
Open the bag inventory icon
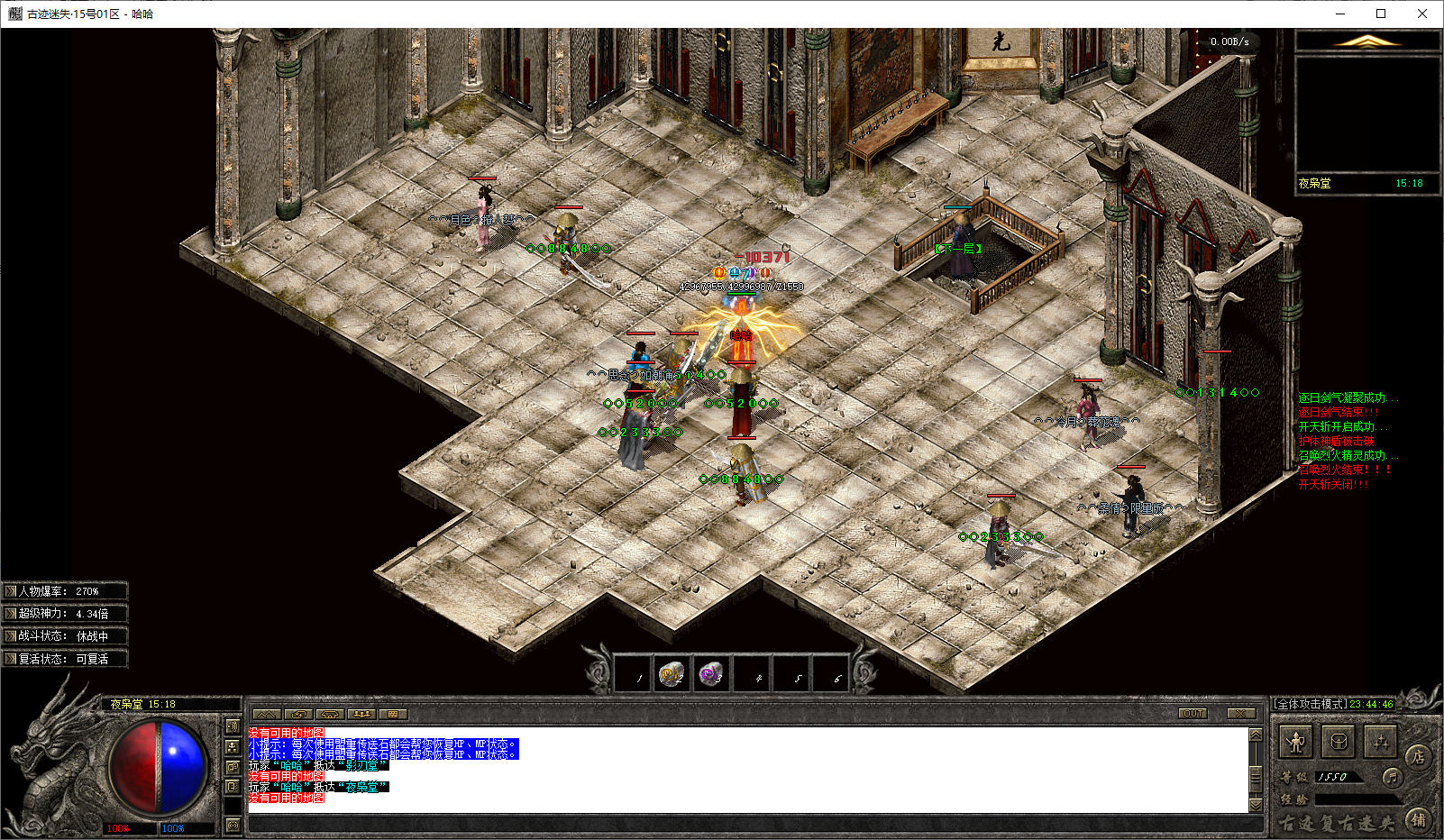[1339, 743]
